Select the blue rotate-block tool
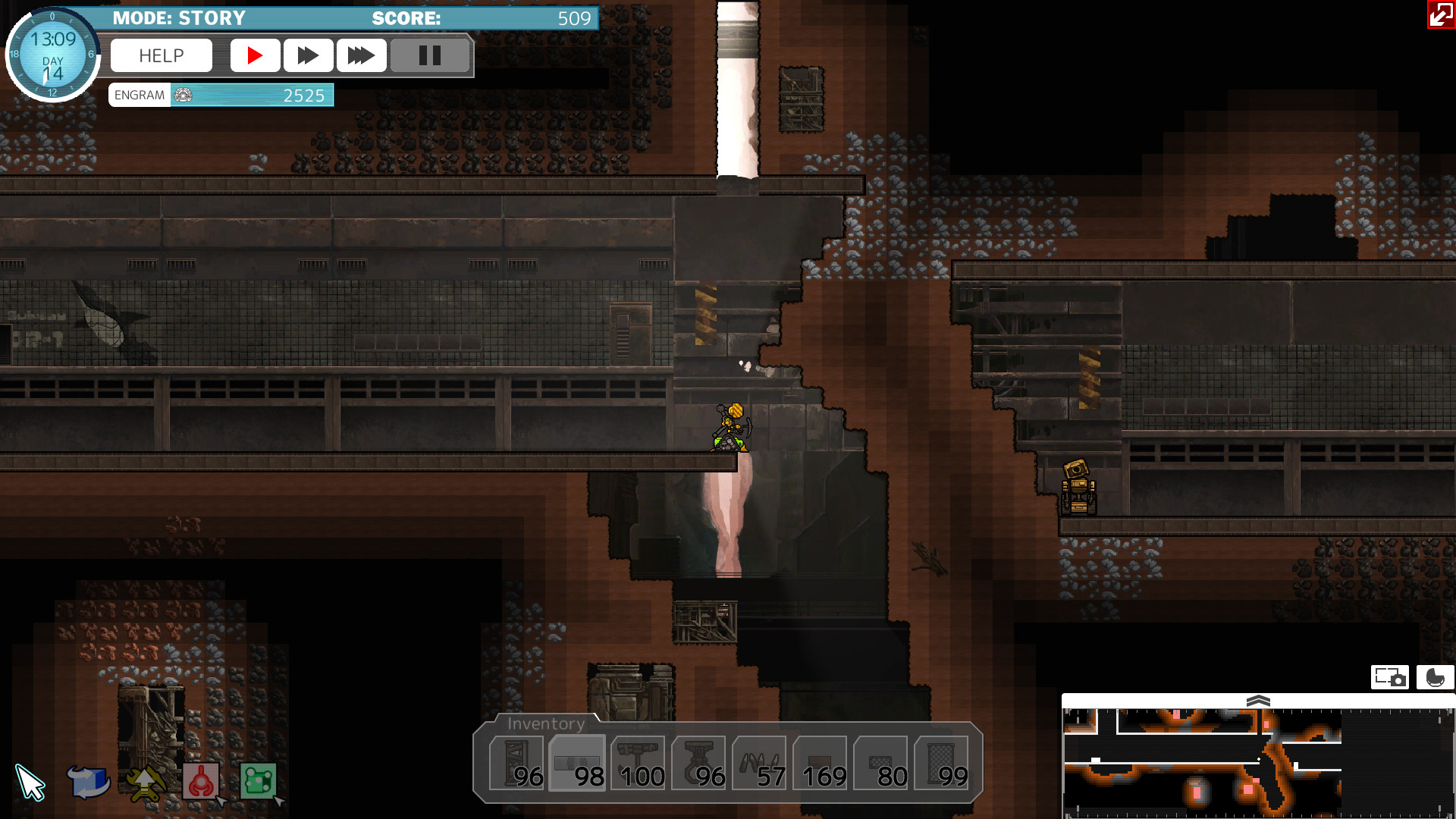This screenshot has width=1456, height=819. [89, 780]
